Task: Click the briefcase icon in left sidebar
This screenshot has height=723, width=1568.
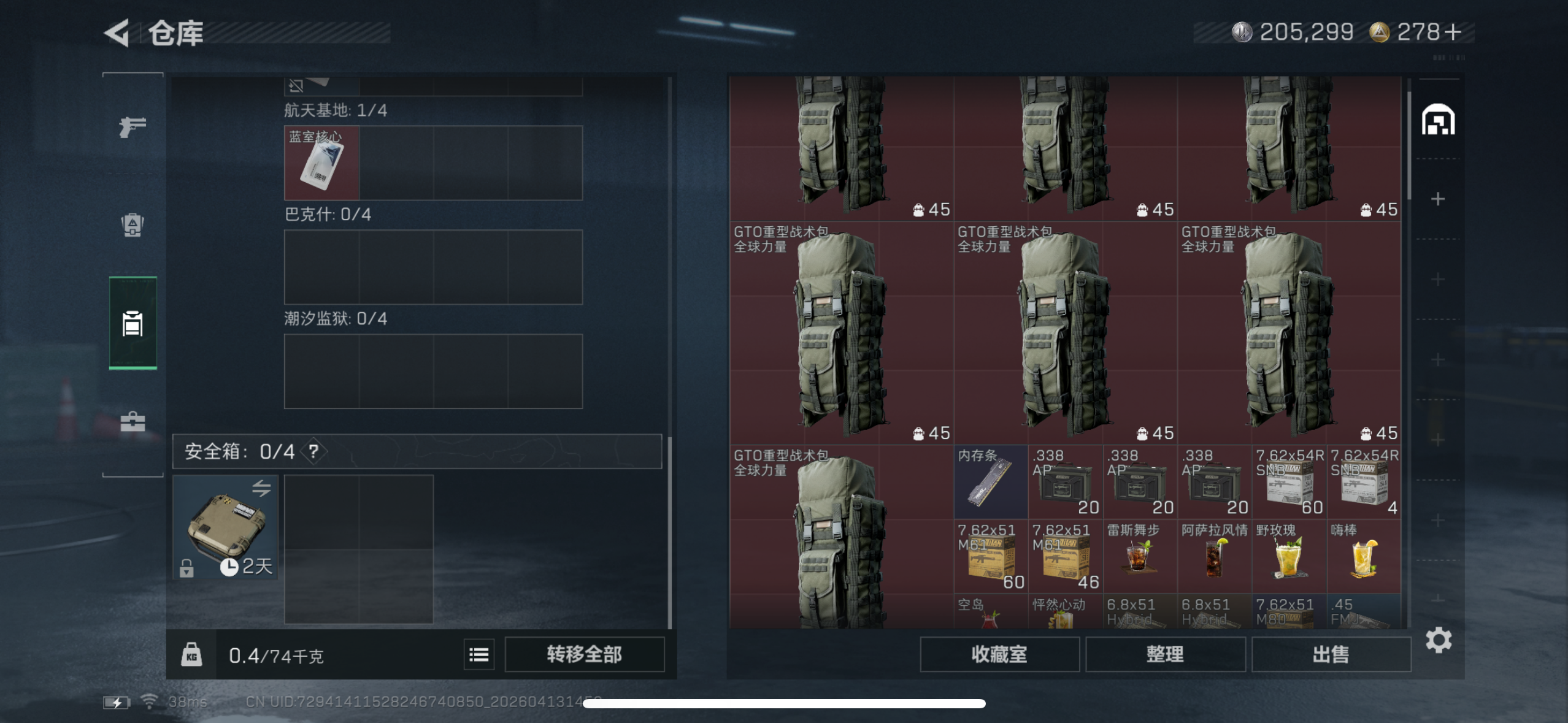Action: [x=132, y=422]
